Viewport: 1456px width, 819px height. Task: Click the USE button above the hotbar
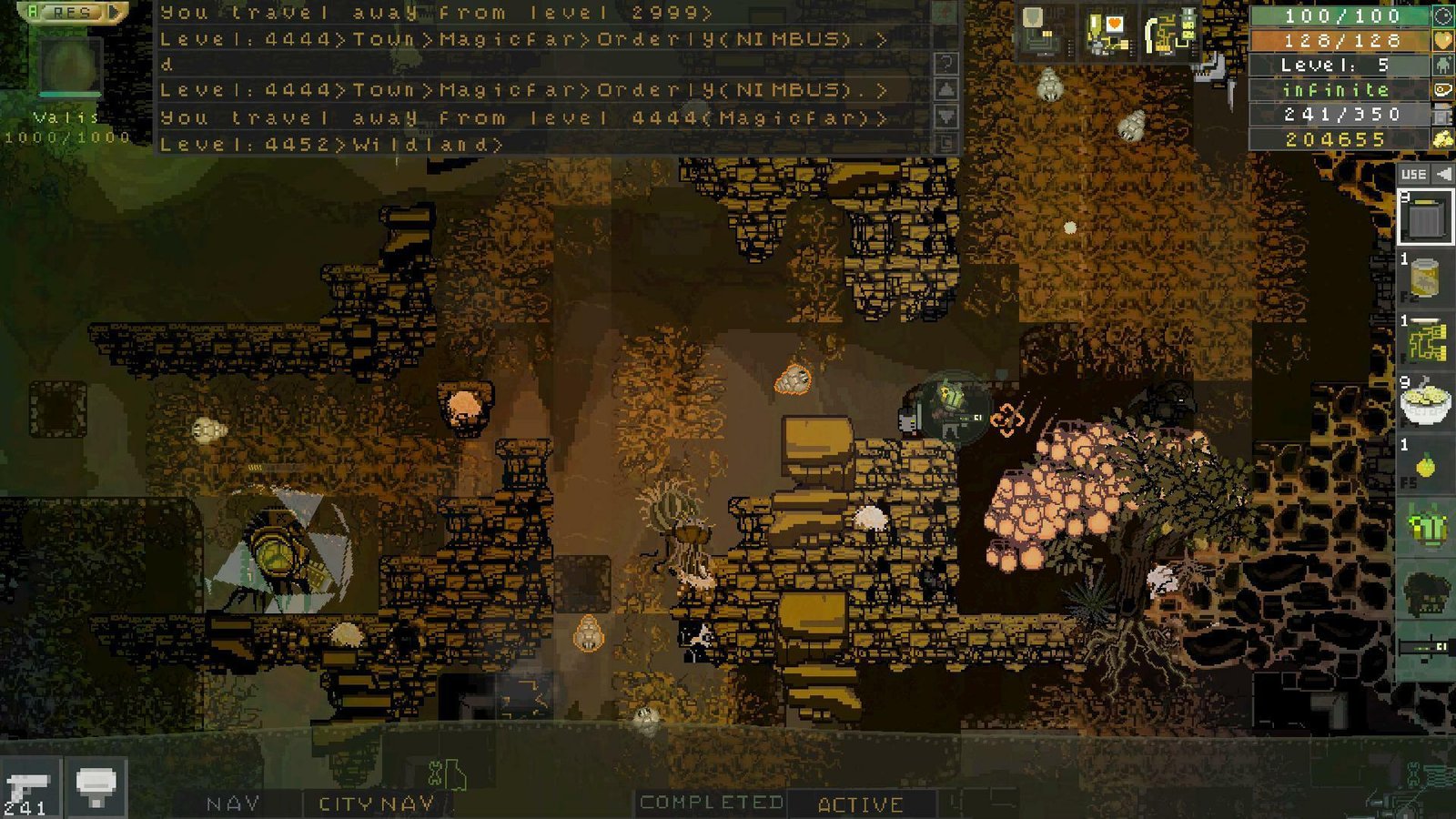(1414, 174)
